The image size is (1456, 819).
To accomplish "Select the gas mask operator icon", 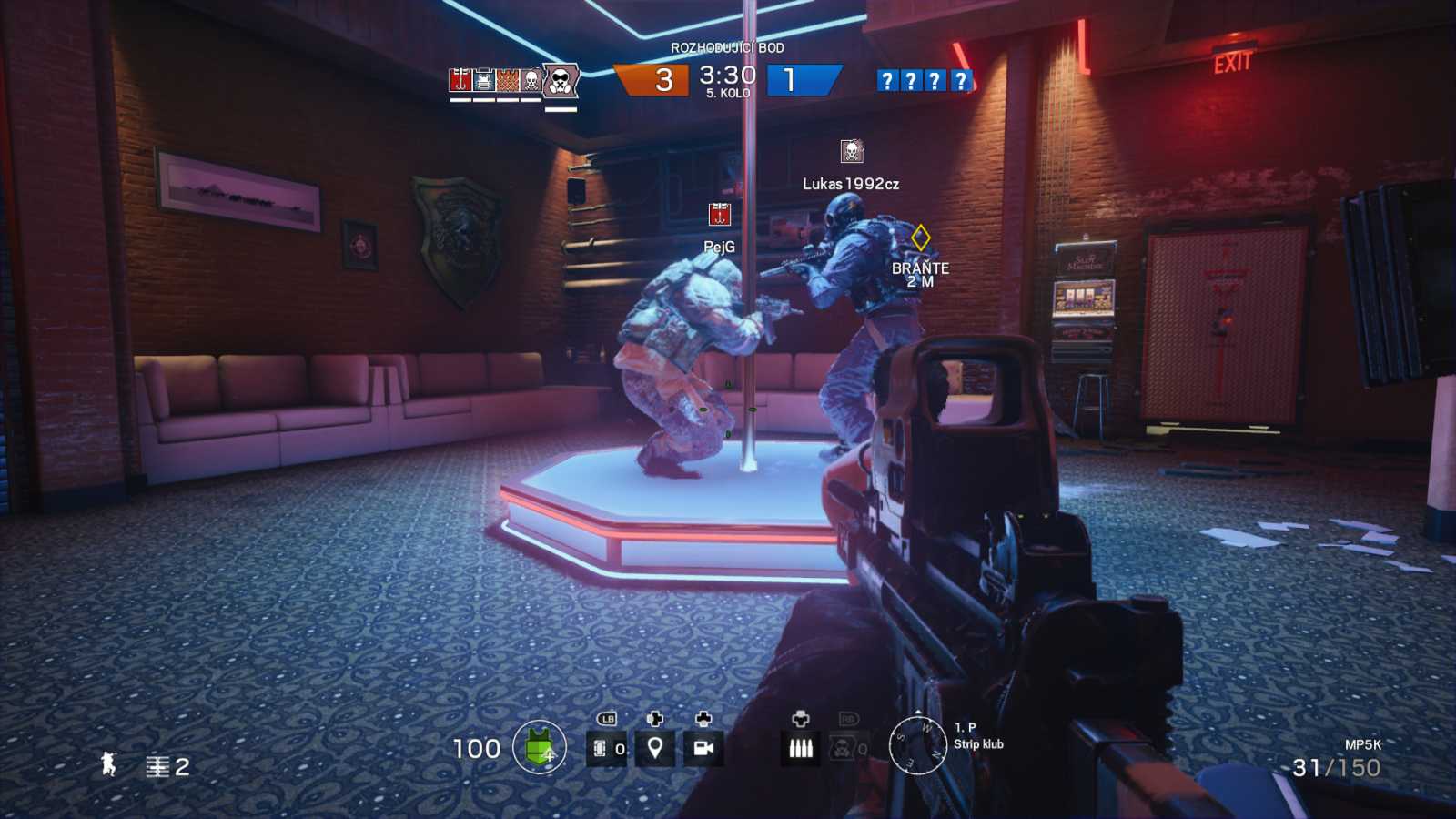I will pos(560,80).
